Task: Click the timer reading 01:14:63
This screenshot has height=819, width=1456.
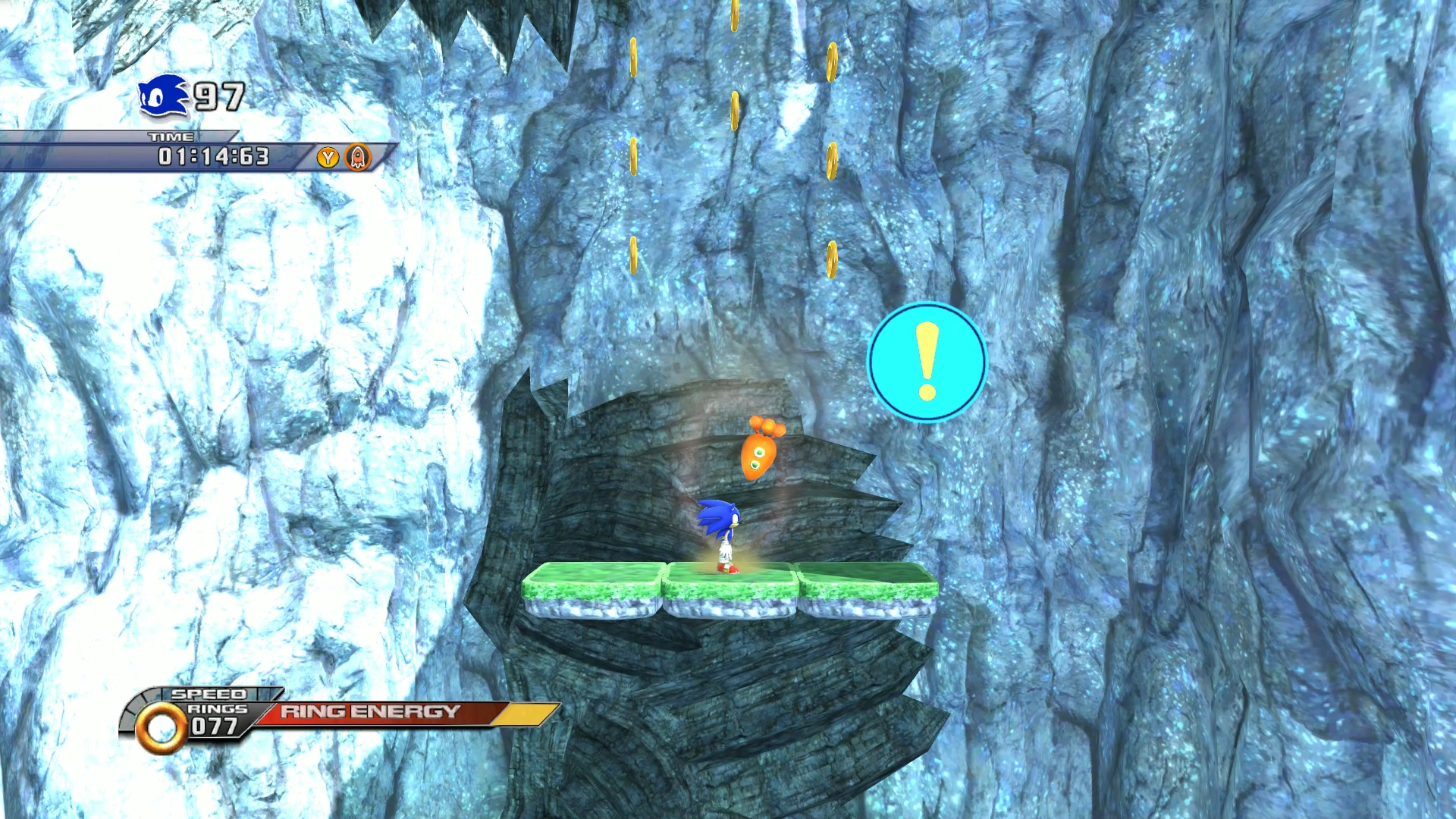Action: pyautogui.click(x=212, y=158)
